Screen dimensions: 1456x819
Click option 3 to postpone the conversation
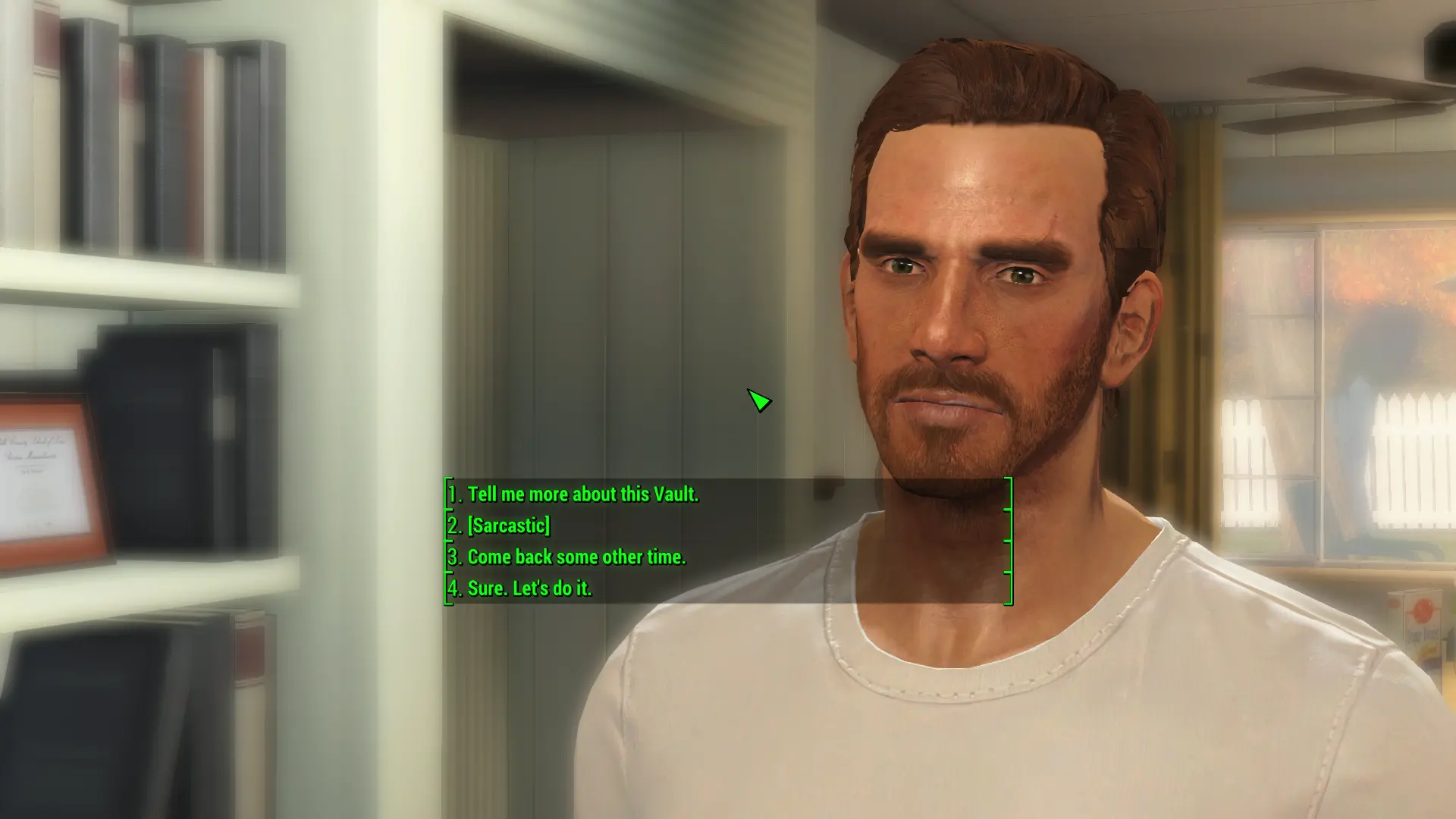point(576,557)
